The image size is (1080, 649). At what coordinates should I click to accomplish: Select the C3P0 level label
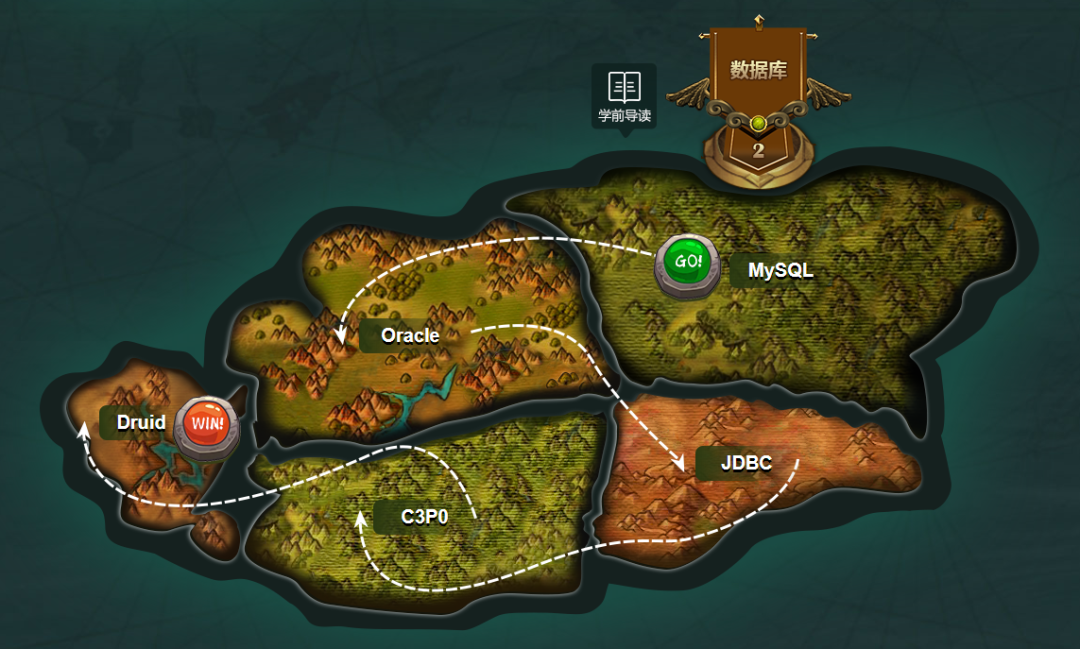pos(424,517)
